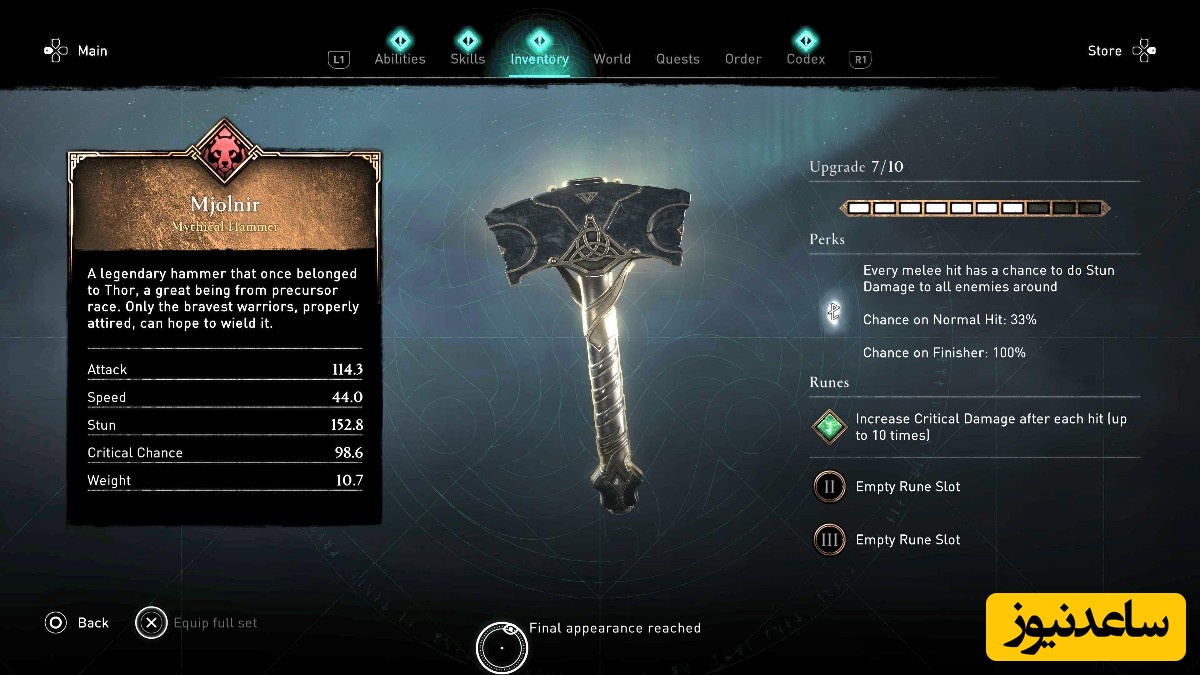
Task: Switch to the Codex tab
Action: (x=805, y=58)
